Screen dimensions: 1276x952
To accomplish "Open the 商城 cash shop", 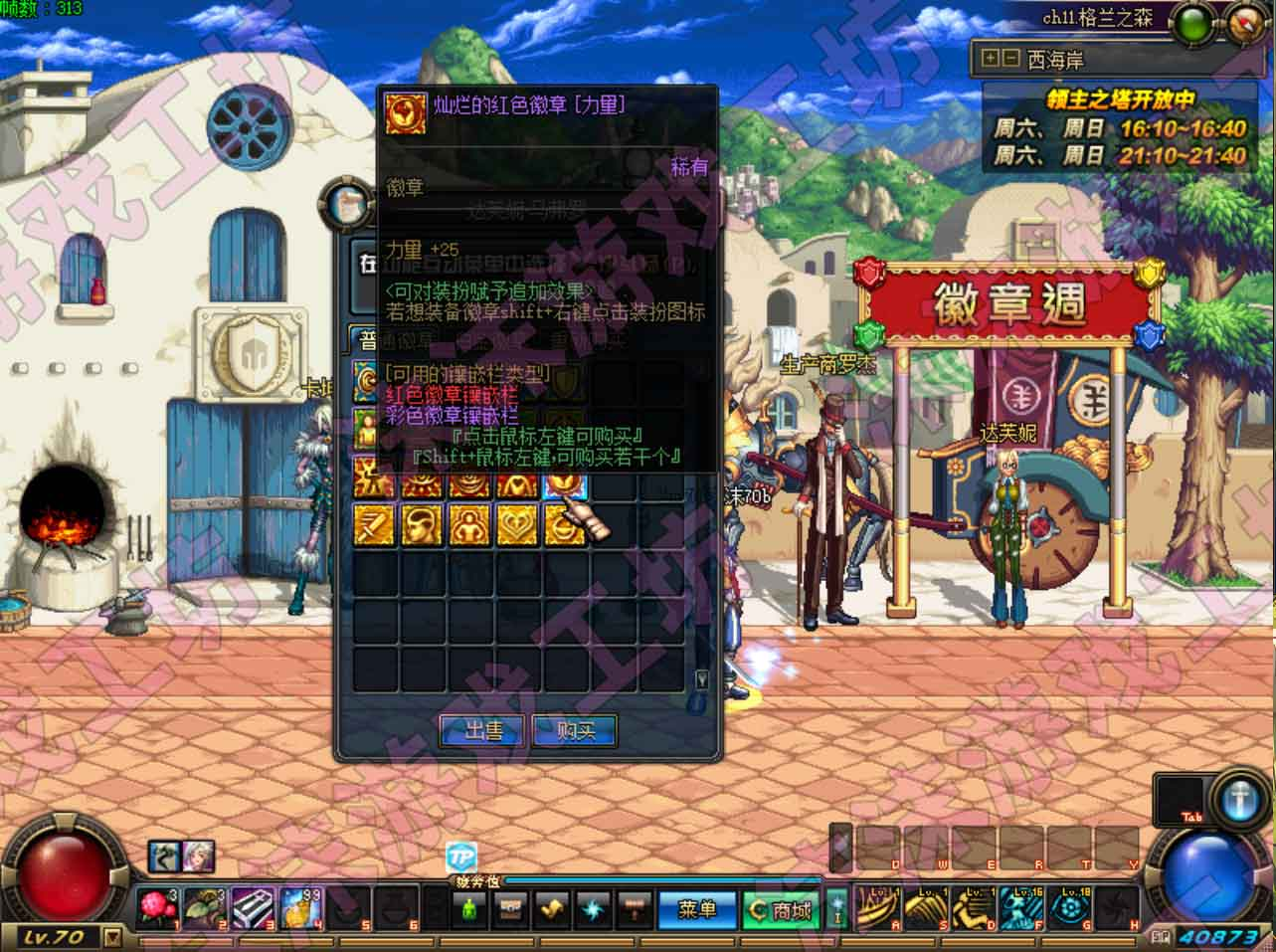I will 781,909.
